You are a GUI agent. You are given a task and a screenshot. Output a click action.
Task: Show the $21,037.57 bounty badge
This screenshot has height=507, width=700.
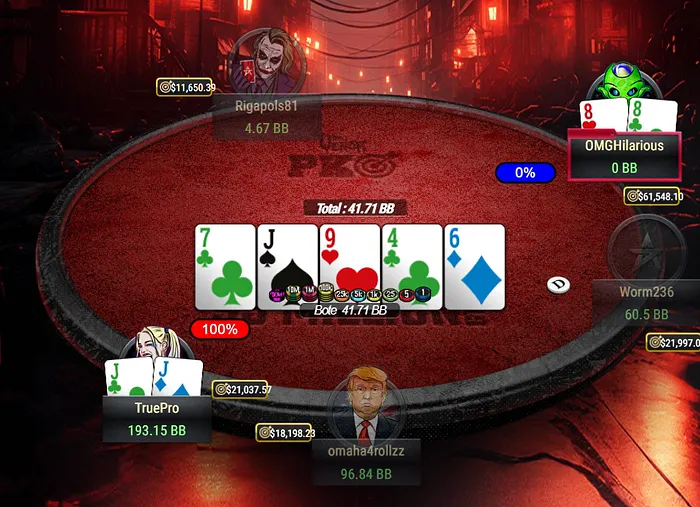pyautogui.click(x=242, y=390)
